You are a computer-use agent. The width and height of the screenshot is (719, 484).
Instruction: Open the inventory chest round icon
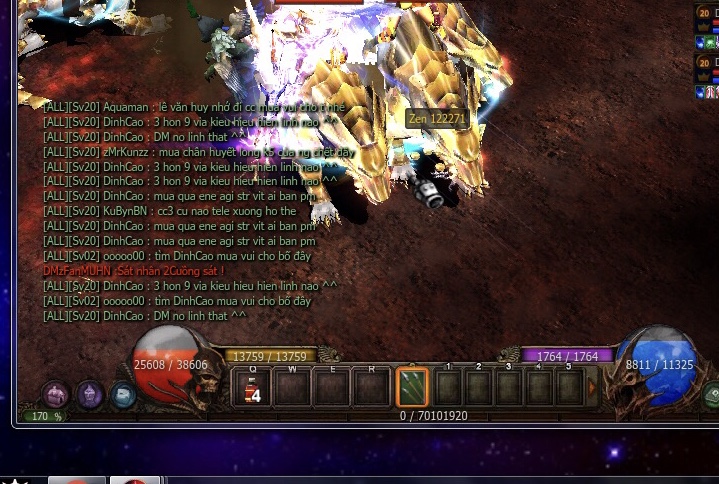(56, 395)
